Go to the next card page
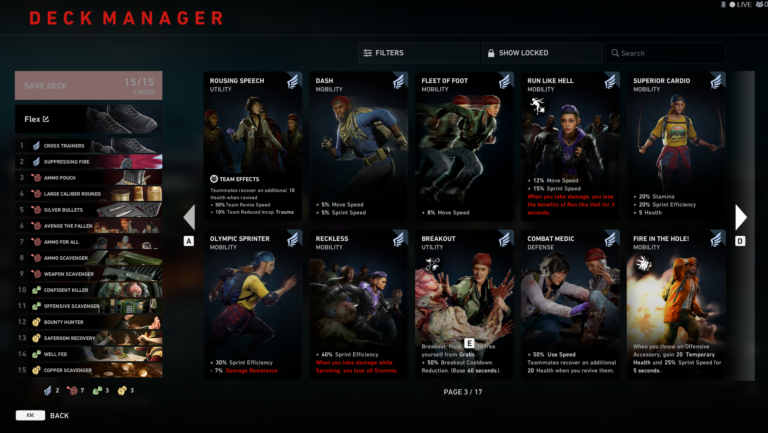Viewport: 768px width, 433px height. (x=741, y=217)
